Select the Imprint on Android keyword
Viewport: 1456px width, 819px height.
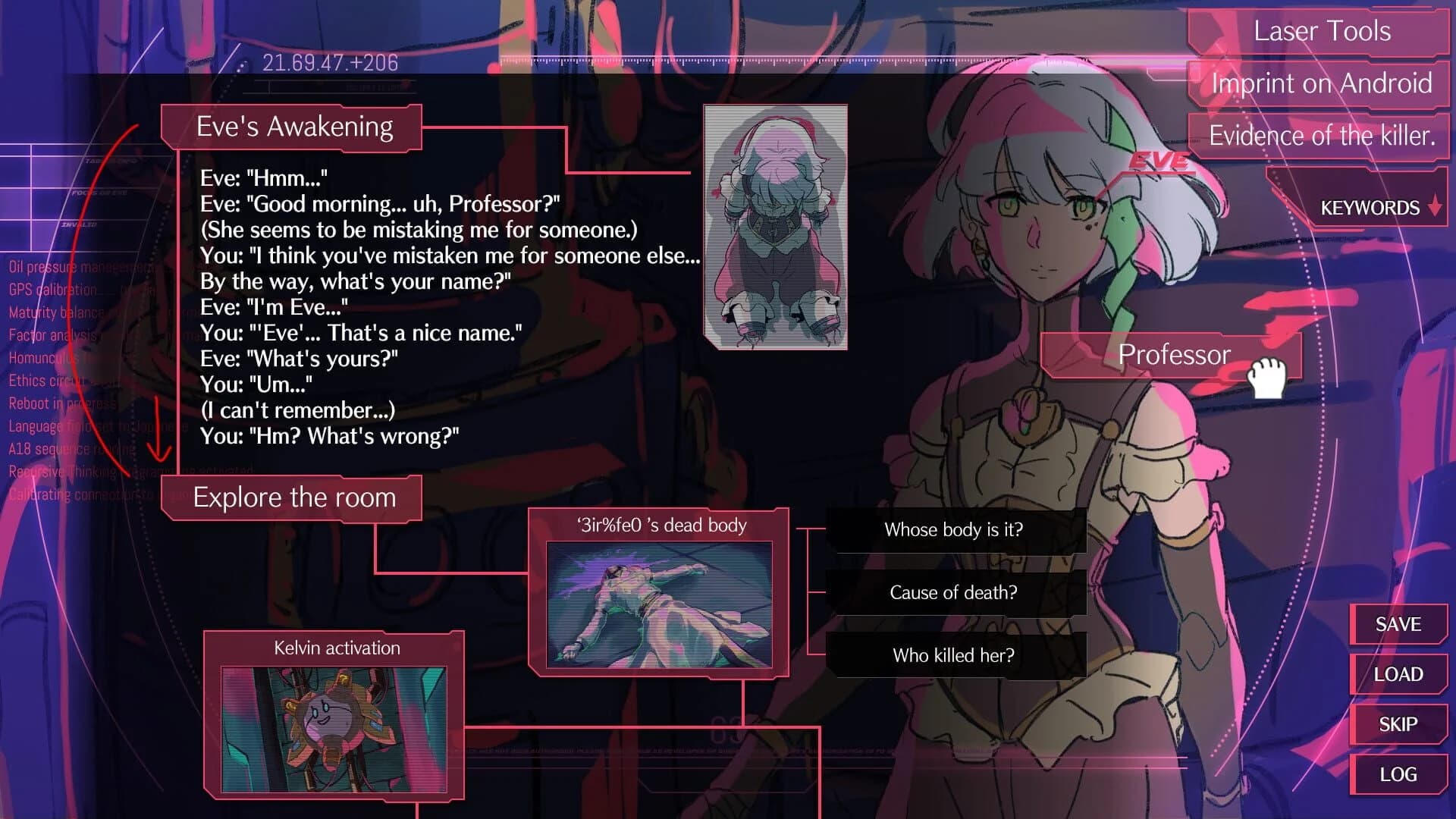[1323, 83]
